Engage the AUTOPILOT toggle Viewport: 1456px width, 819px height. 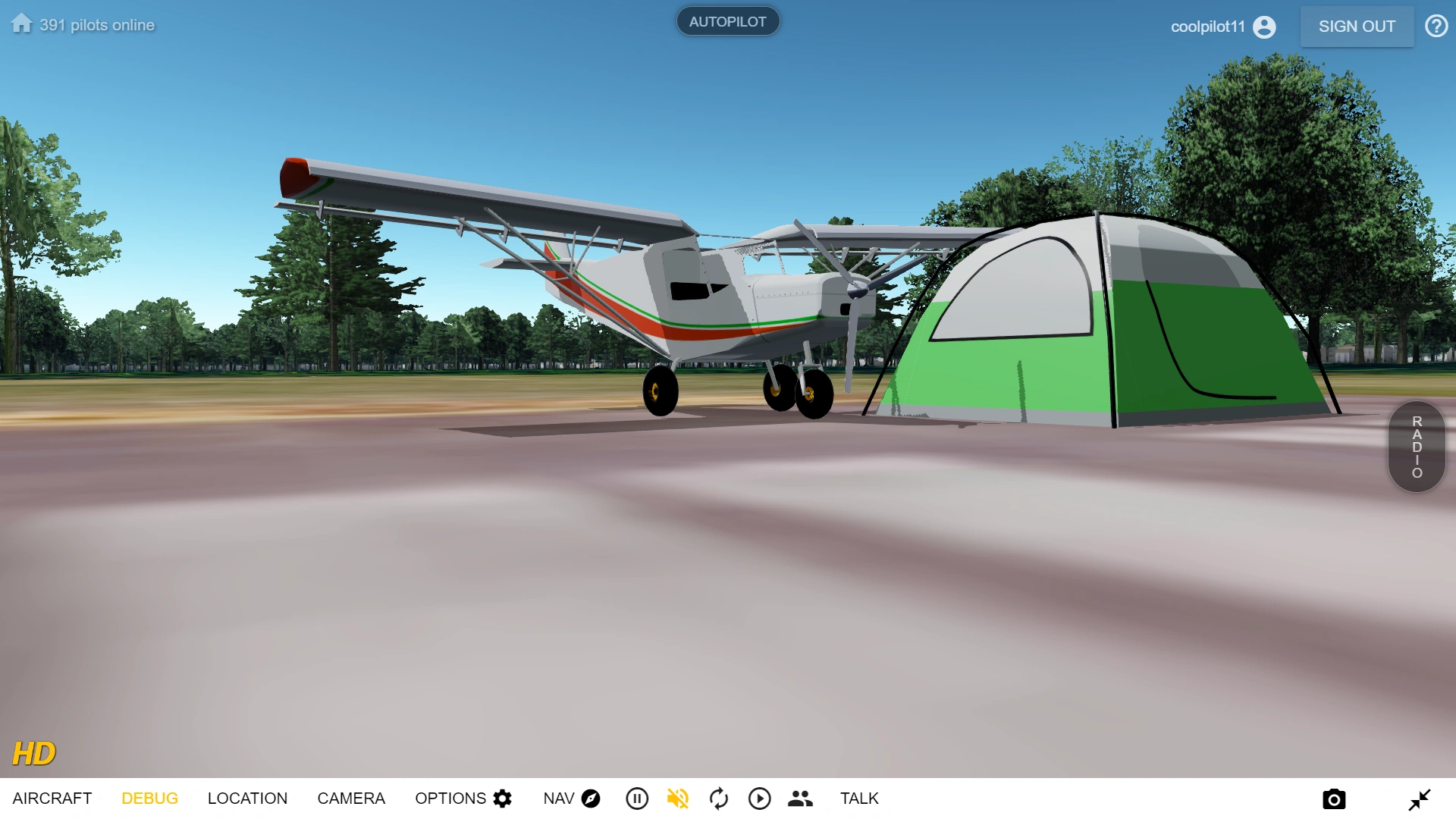pos(727,20)
